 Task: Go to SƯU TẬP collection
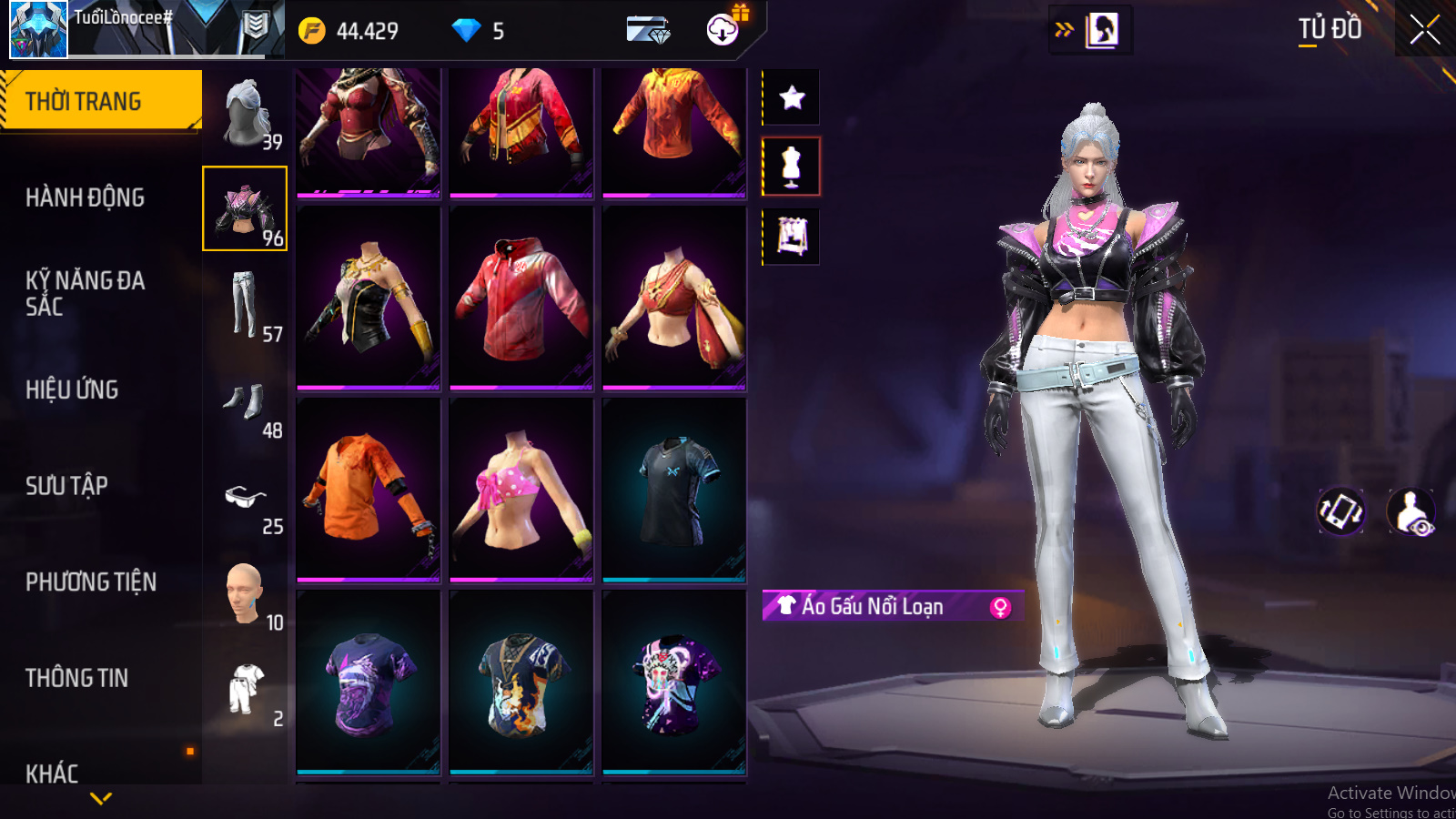coord(66,486)
